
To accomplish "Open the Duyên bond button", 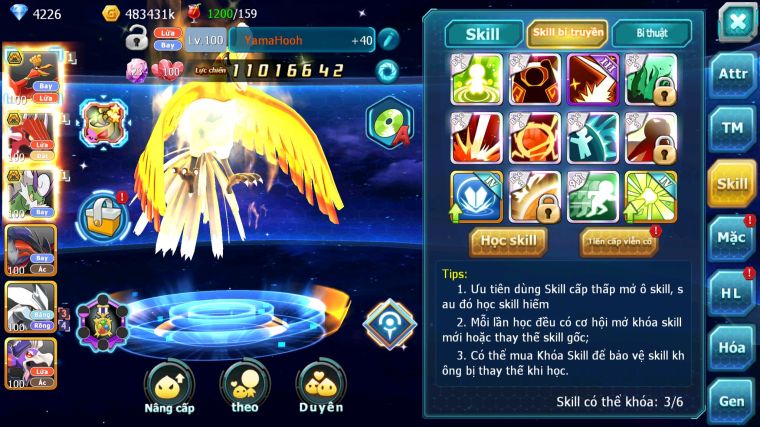I will pos(320,386).
